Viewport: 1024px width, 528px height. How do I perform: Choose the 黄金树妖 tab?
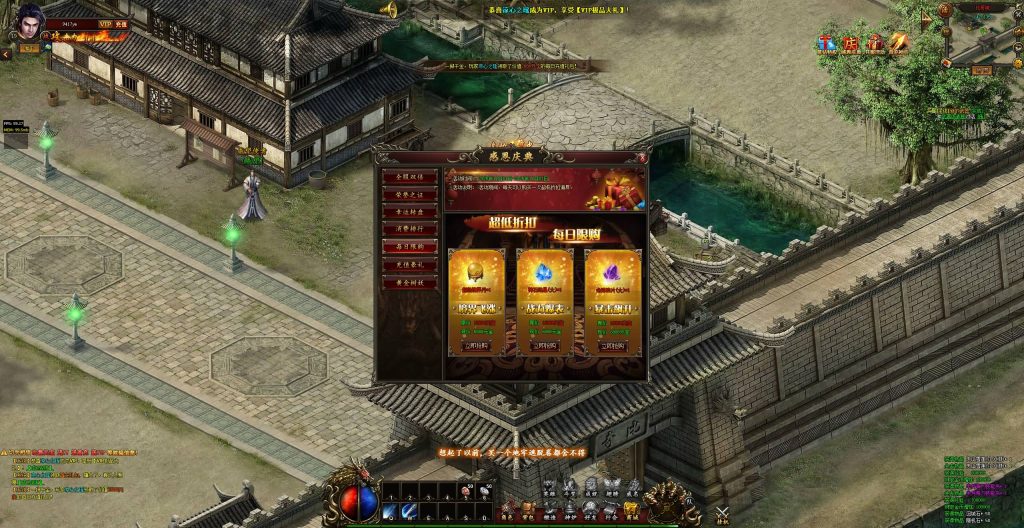(x=410, y=283)
